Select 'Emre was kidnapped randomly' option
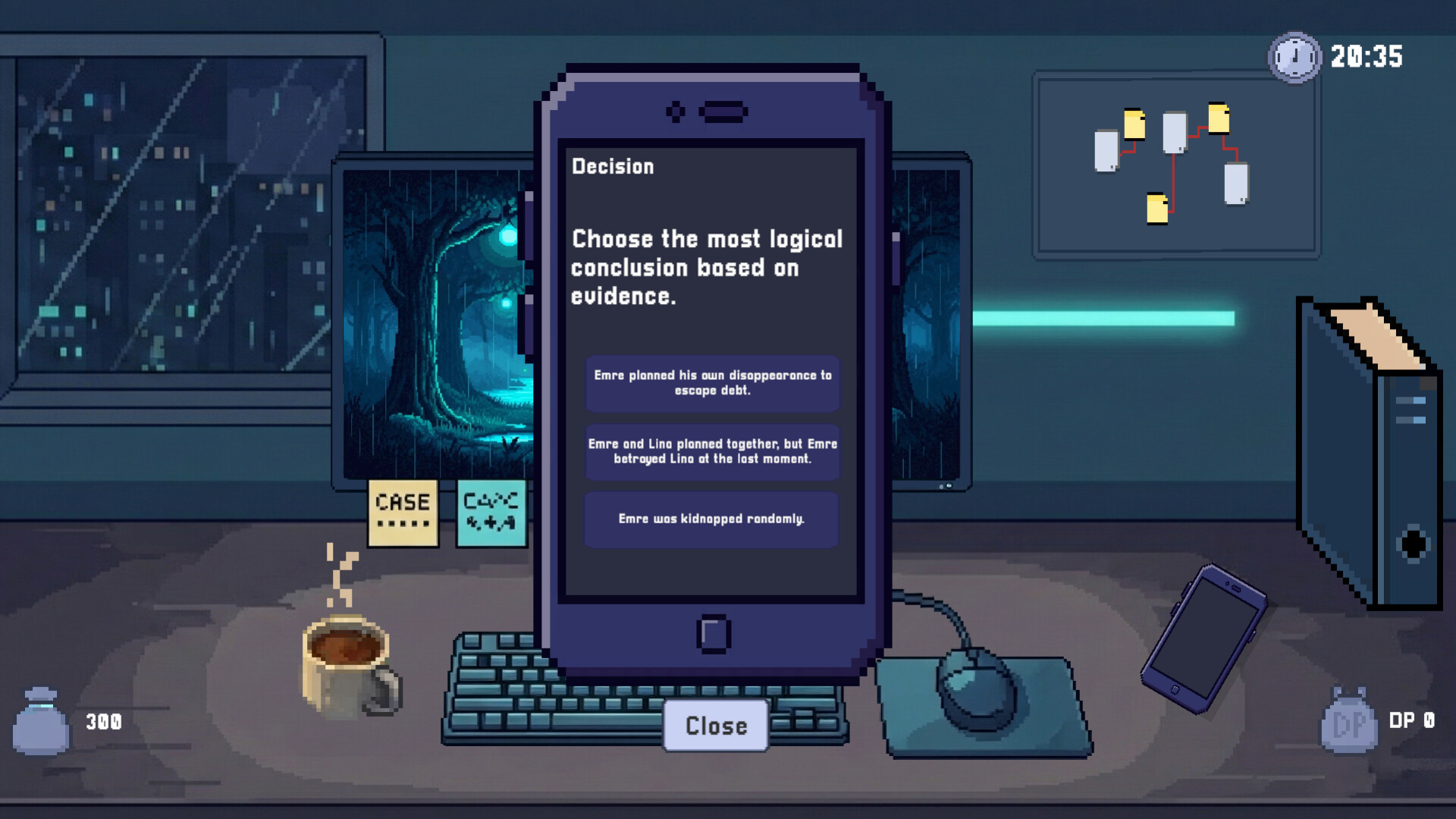The width and height of the screenshot is (1456, 819). coord(711,519)
